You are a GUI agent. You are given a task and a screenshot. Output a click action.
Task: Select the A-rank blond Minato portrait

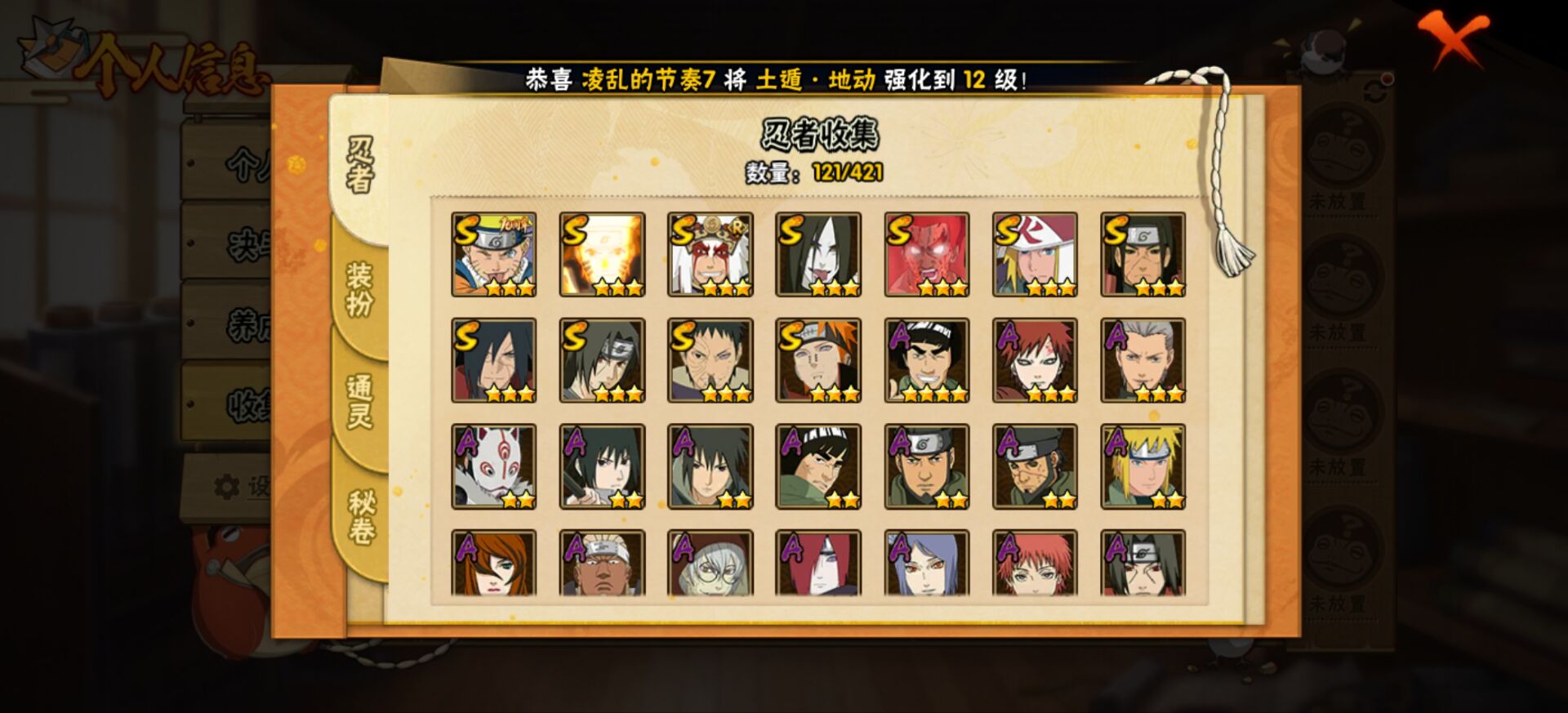click(1143, 466)
